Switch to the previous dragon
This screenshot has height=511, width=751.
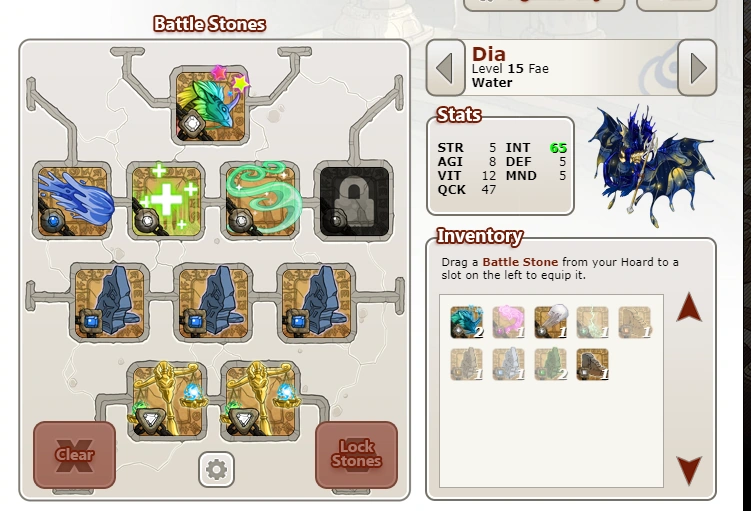click(446, 68)
